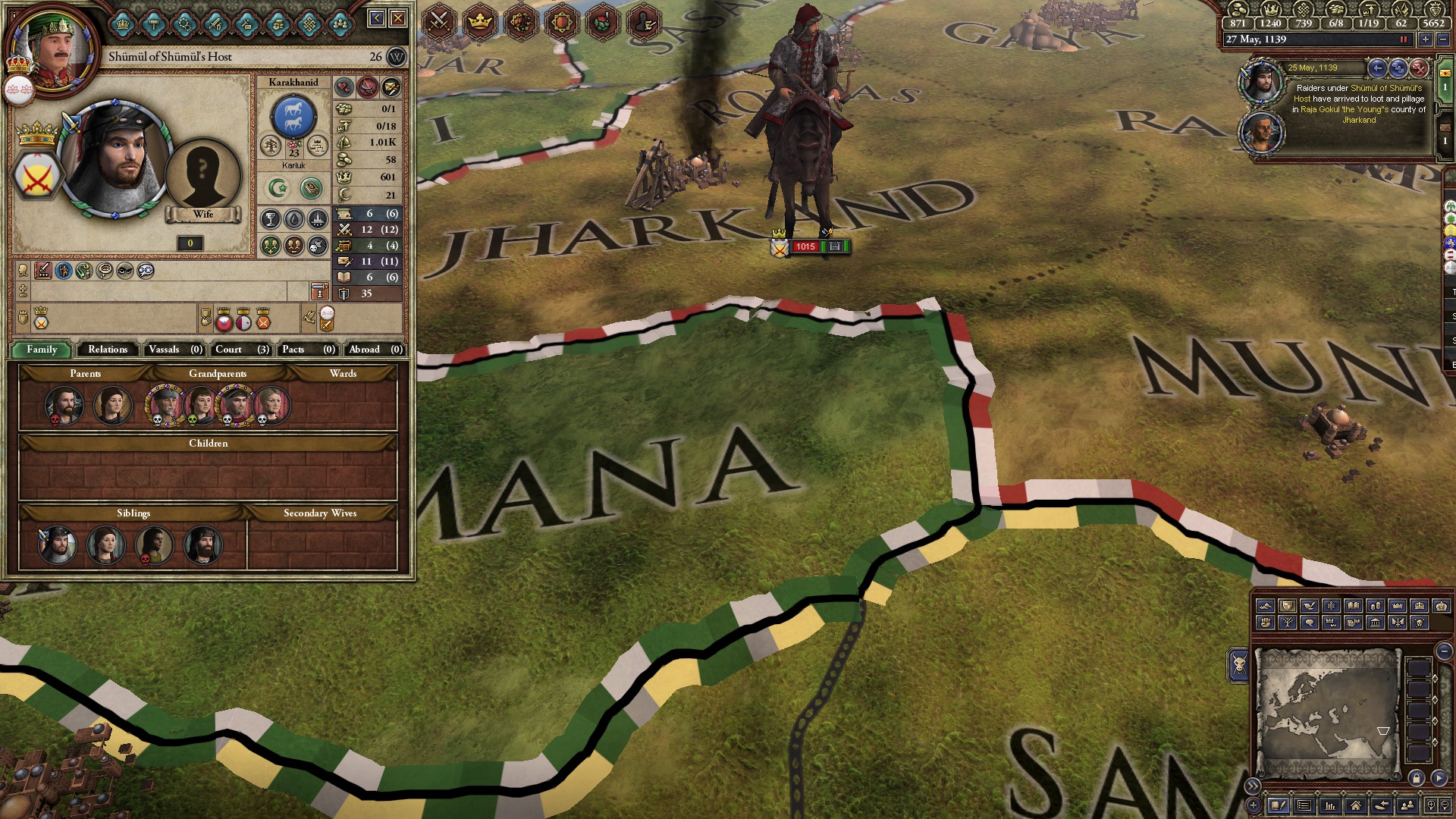Image resolution: width=1456 pixels, height=819 pixels.
Task: Open the Court (3) tab
Action: pyautogui.click(x=240, y=350)
